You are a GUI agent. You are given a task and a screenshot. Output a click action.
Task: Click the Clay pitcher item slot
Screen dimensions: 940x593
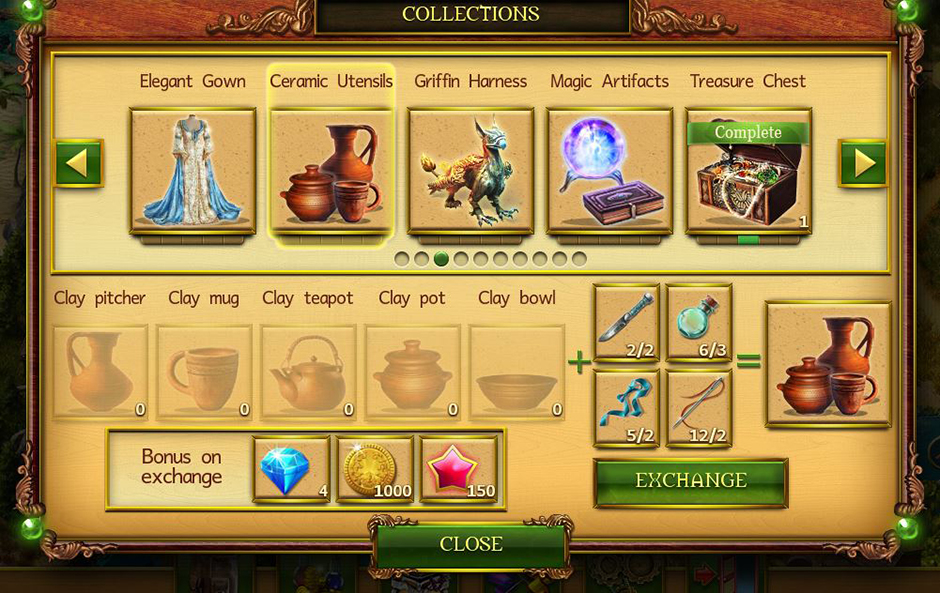coord(100,371)
